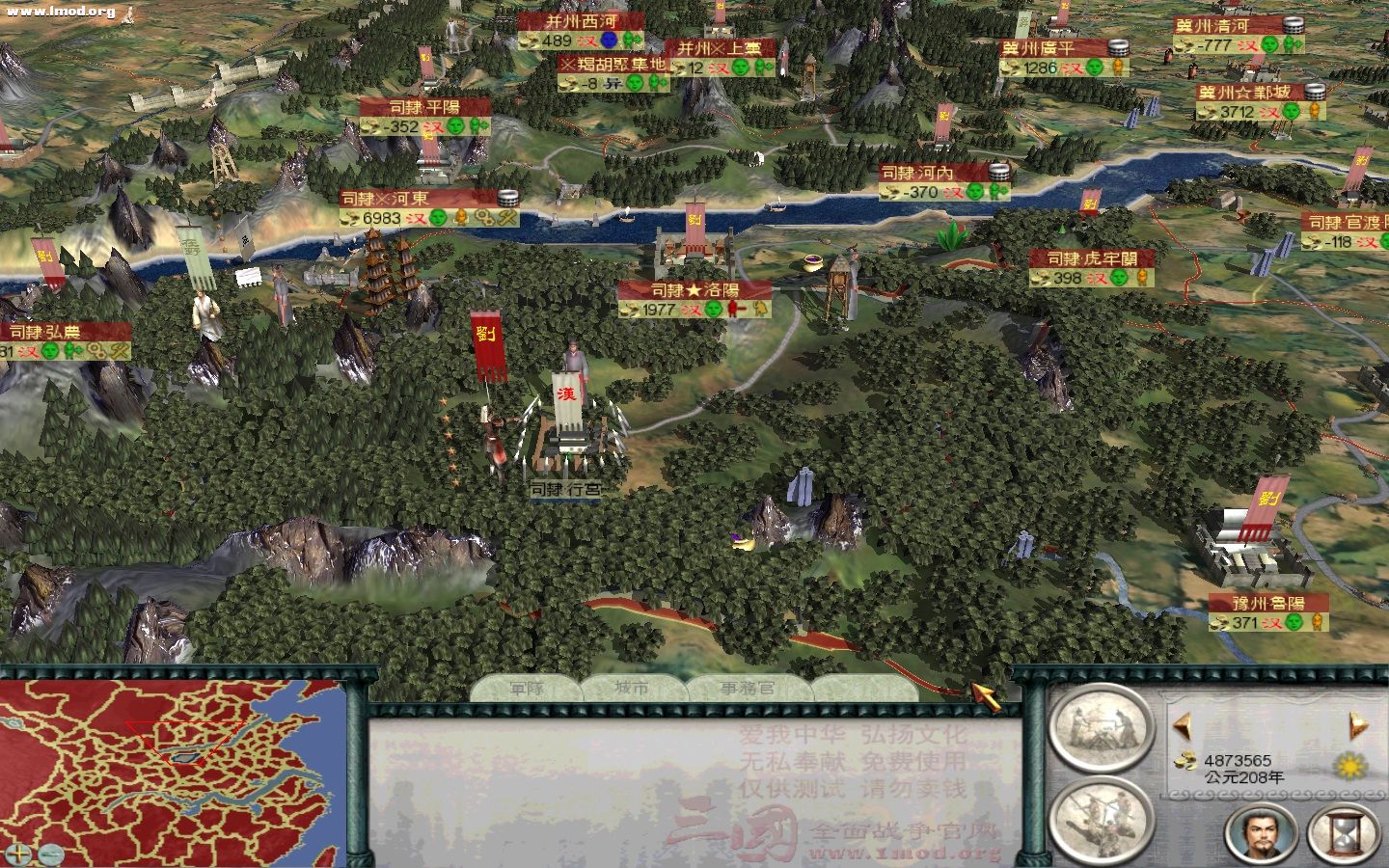The width and height of the screenshot is (1389, 868).
Task: Switch to the 軍隊 tab
Action: [x=526, y=688]
